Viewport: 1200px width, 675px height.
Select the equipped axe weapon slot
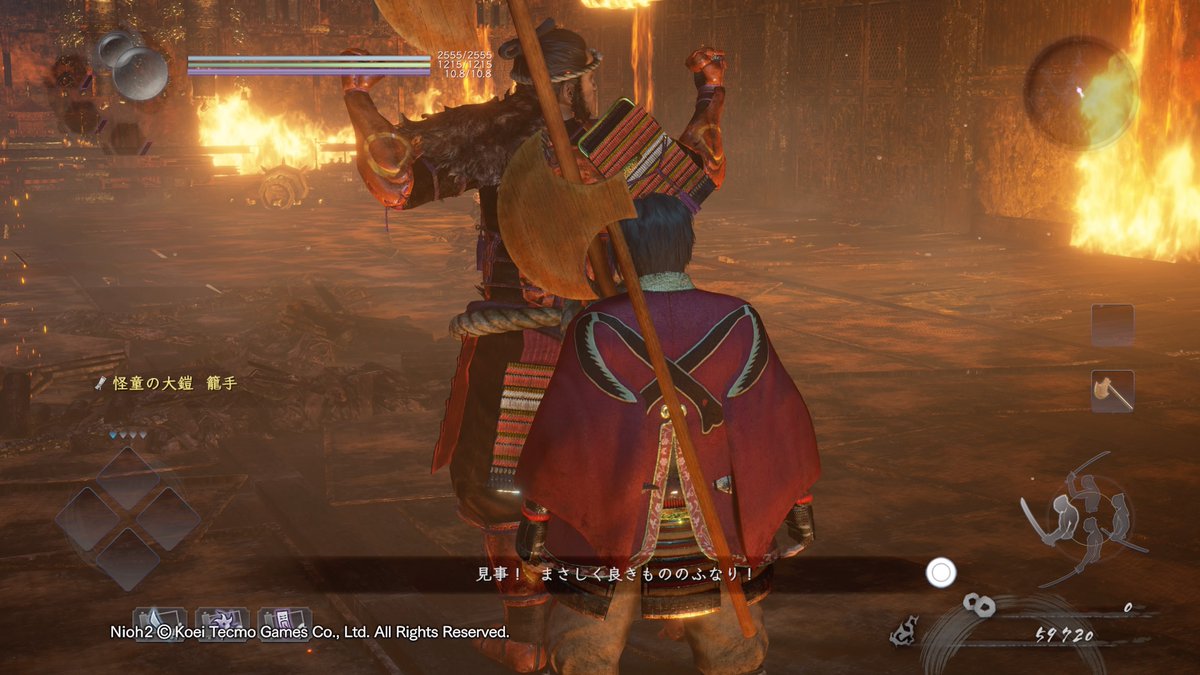coord(1112,391)
